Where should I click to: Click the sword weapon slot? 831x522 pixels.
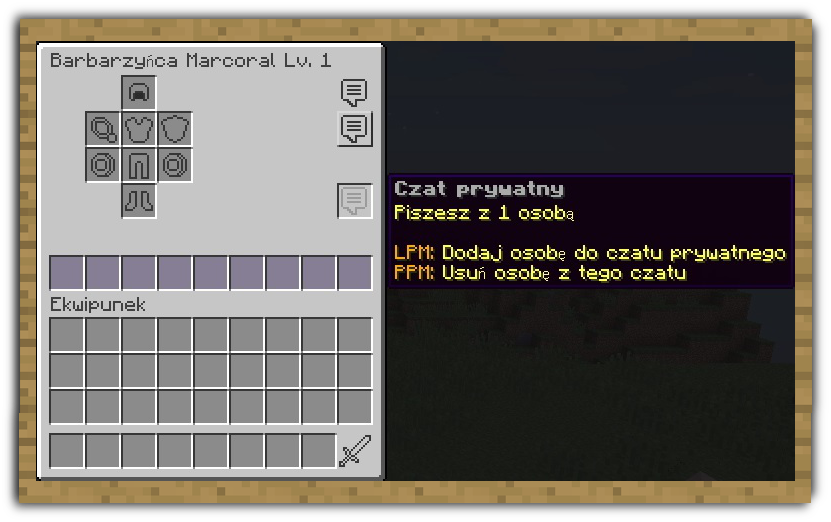pyautogui.click(x=354, y=451)
